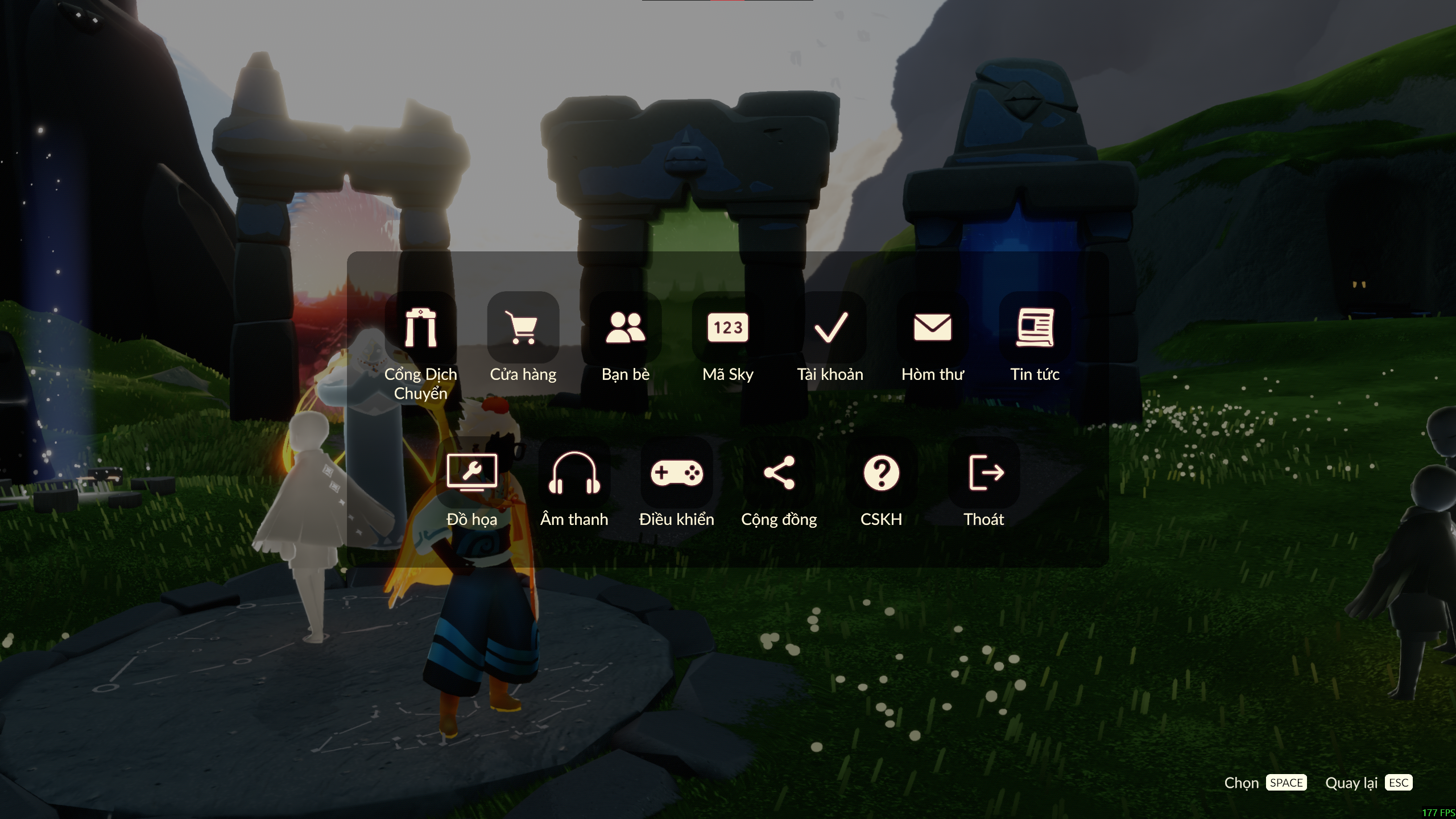The image size is (1456, 819).
Task: Select the Mã Sky code entry
Action: [728, 328]
